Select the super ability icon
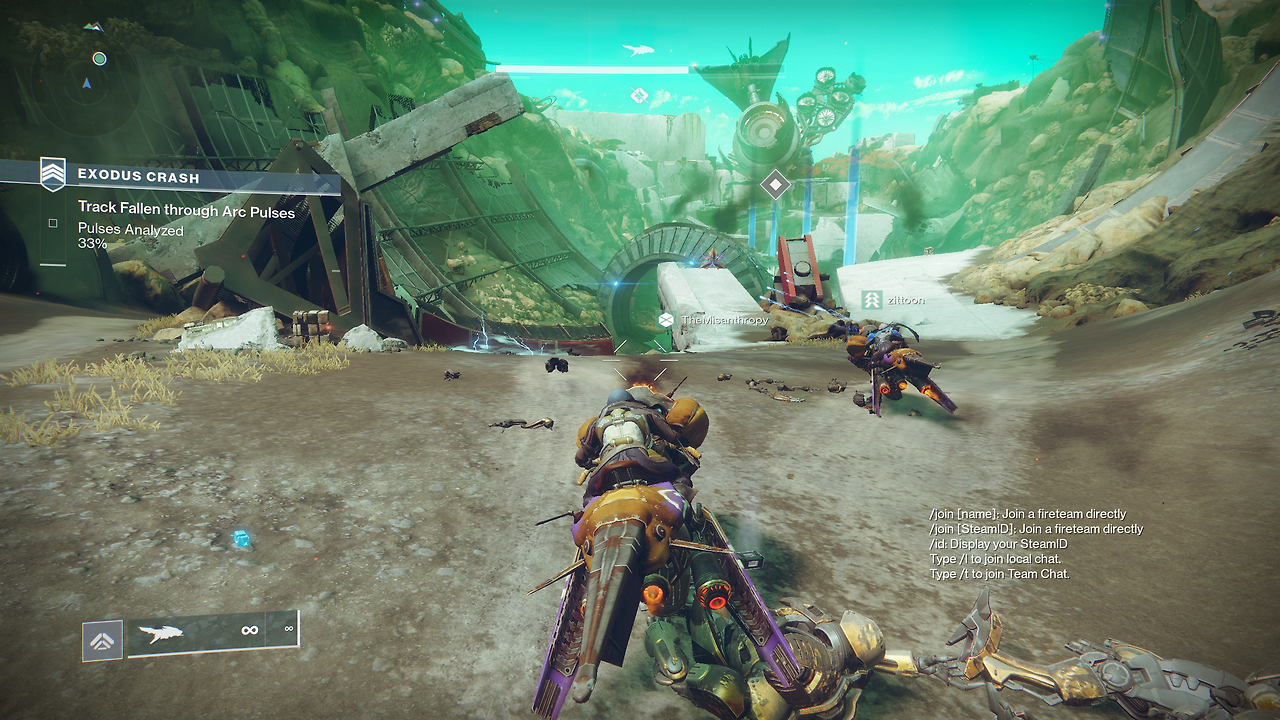Image resolution: width=1280 pixels, height=720 pixels. click(103, 640)
